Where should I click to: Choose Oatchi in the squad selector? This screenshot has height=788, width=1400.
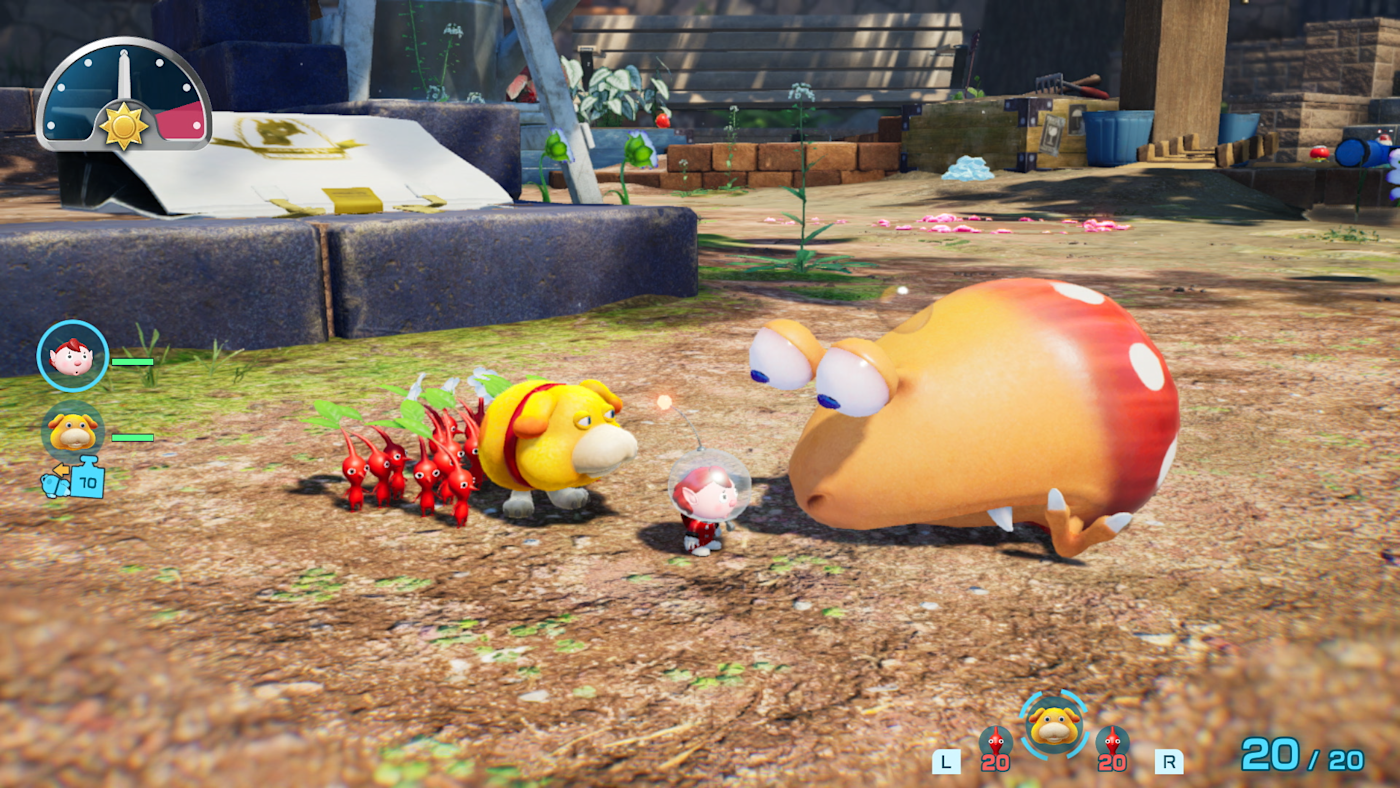pos(1053,723)
